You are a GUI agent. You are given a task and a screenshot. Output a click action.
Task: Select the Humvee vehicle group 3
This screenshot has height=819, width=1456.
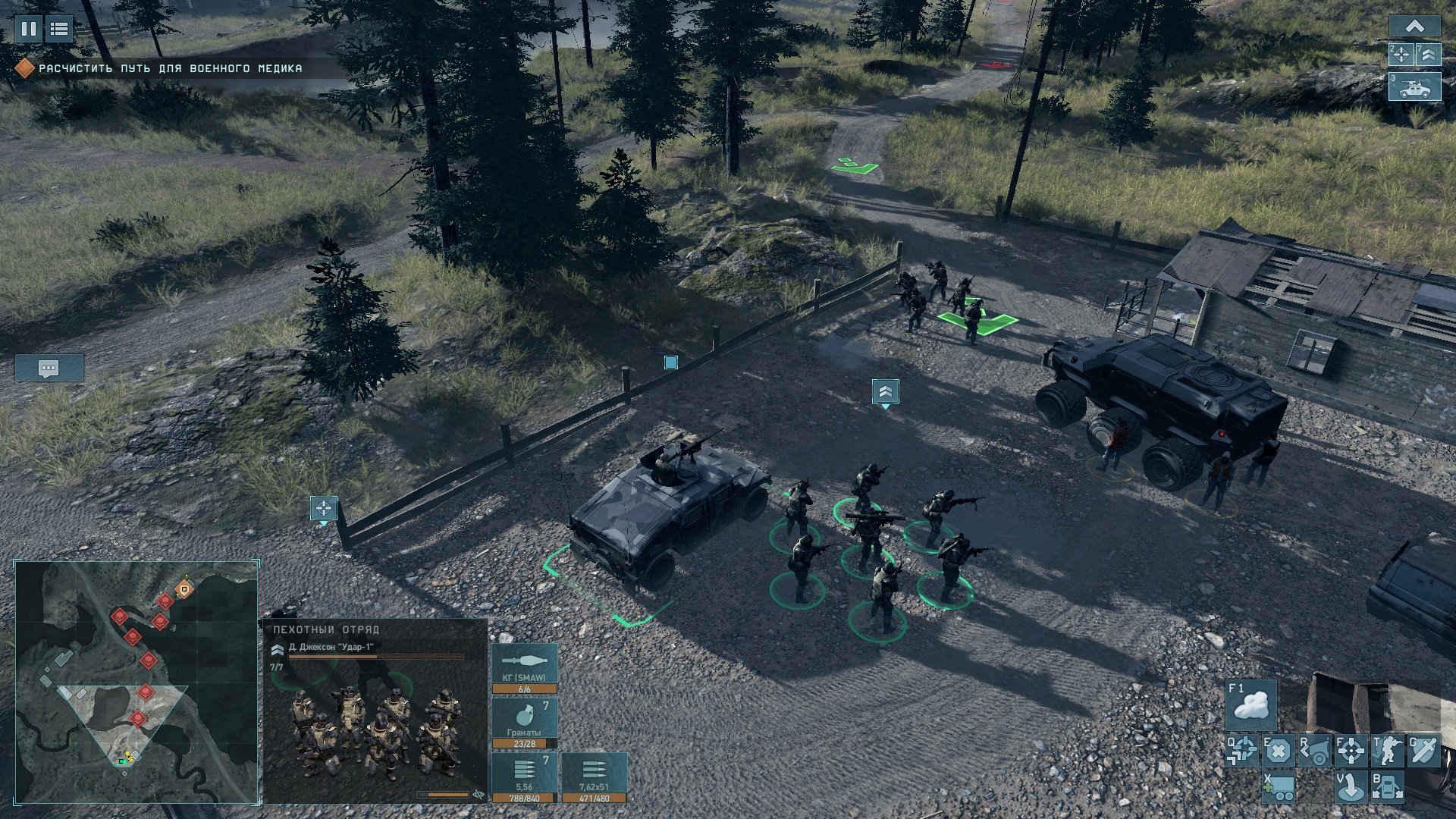[1414, 87]
